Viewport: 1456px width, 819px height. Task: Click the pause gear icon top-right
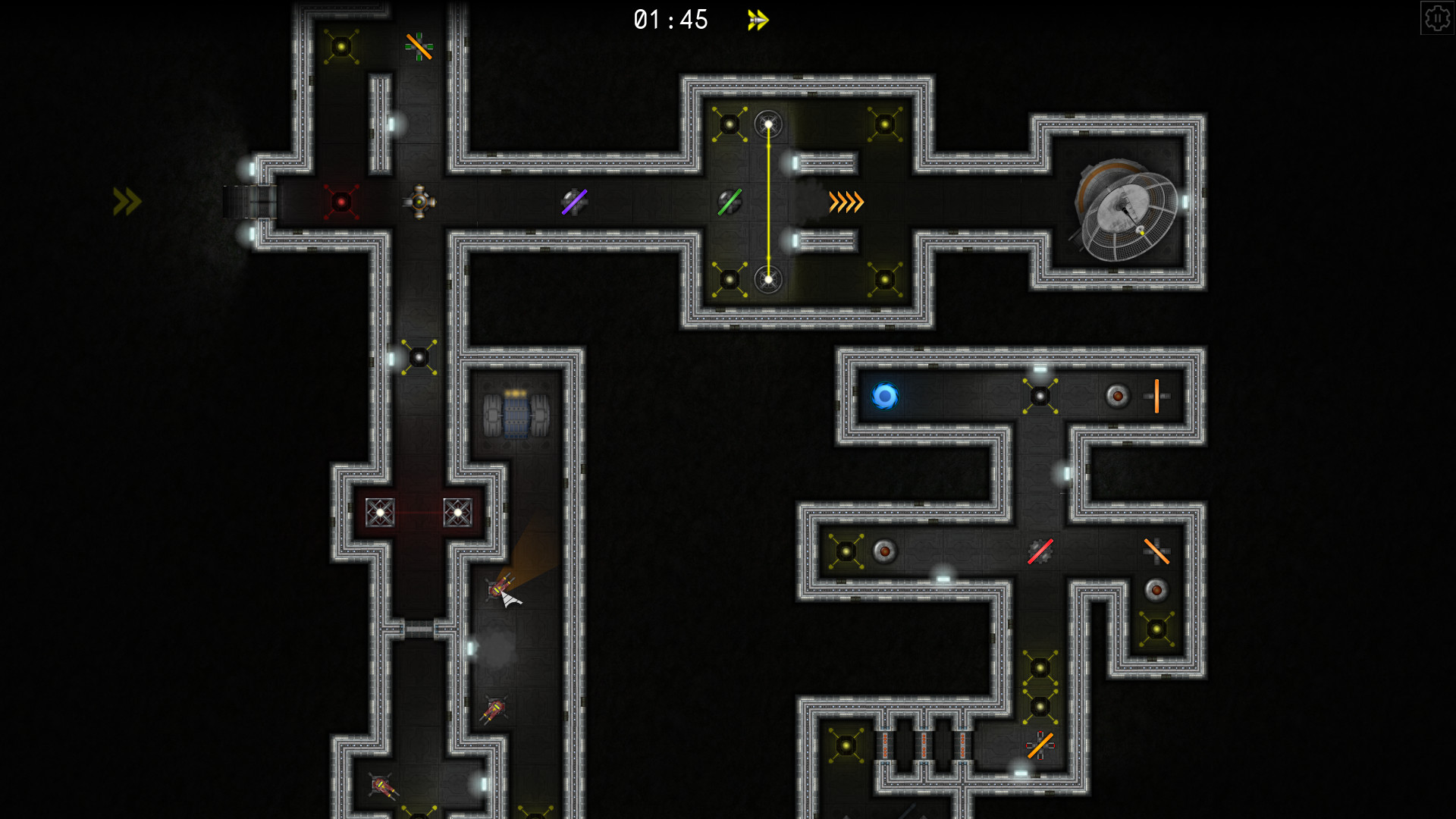tap(1439, 17)
